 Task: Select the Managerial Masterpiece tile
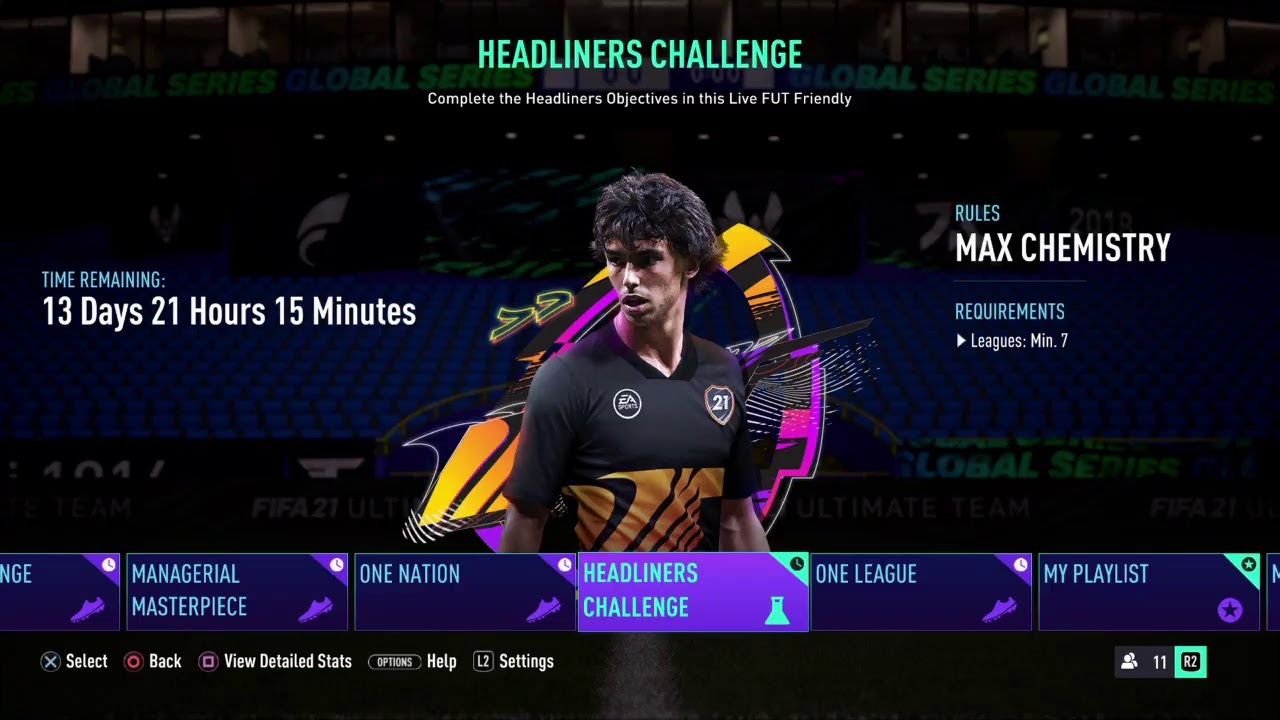tap(237, 592)
